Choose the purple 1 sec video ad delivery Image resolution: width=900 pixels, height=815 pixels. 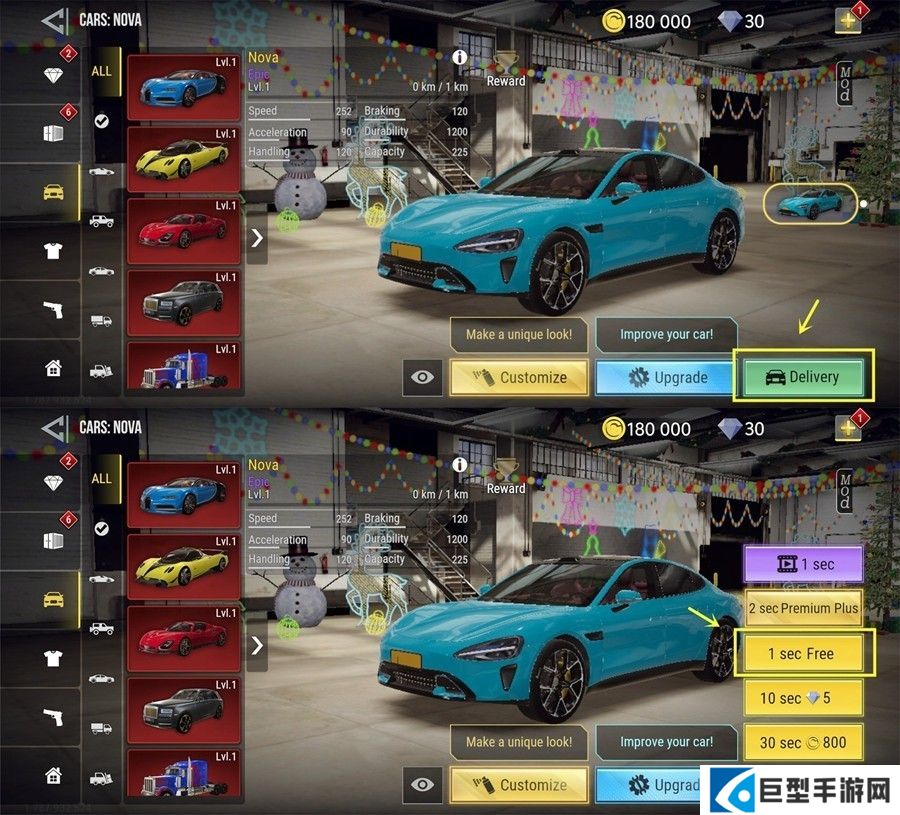(x=803, y=564)
